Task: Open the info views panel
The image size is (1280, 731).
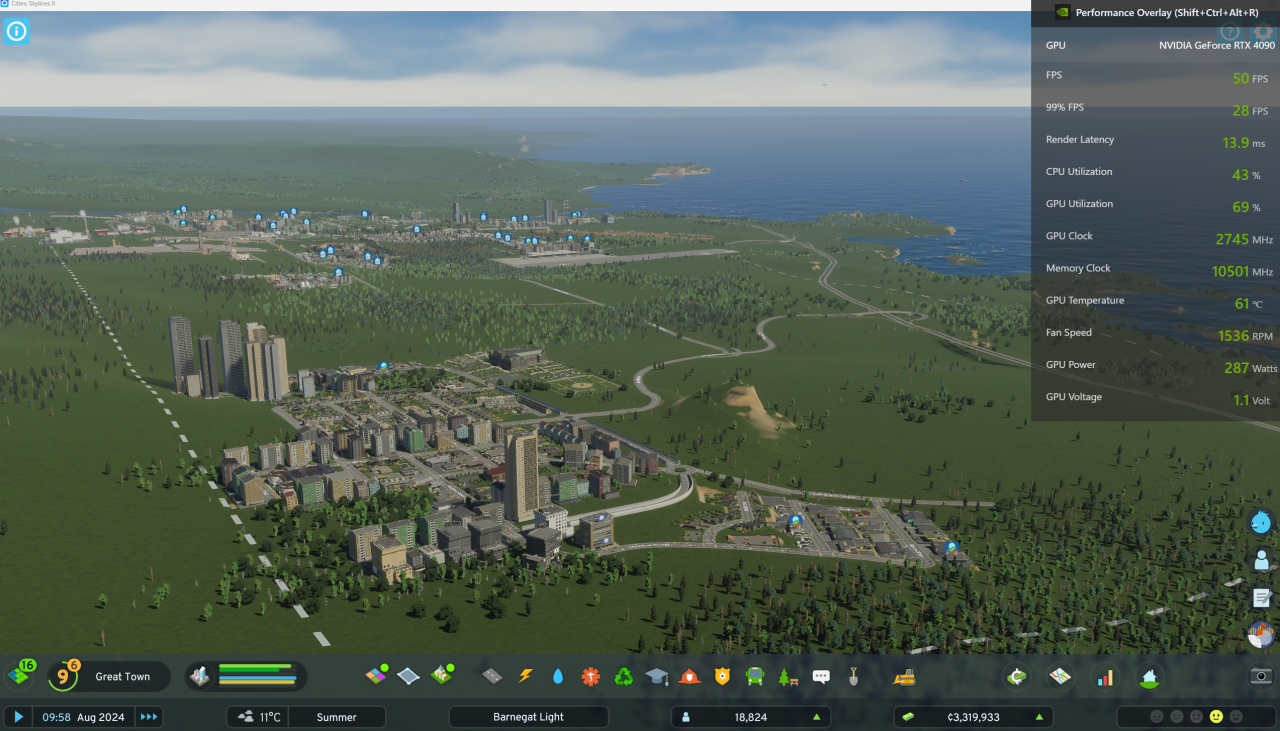Action: [16, 31]
